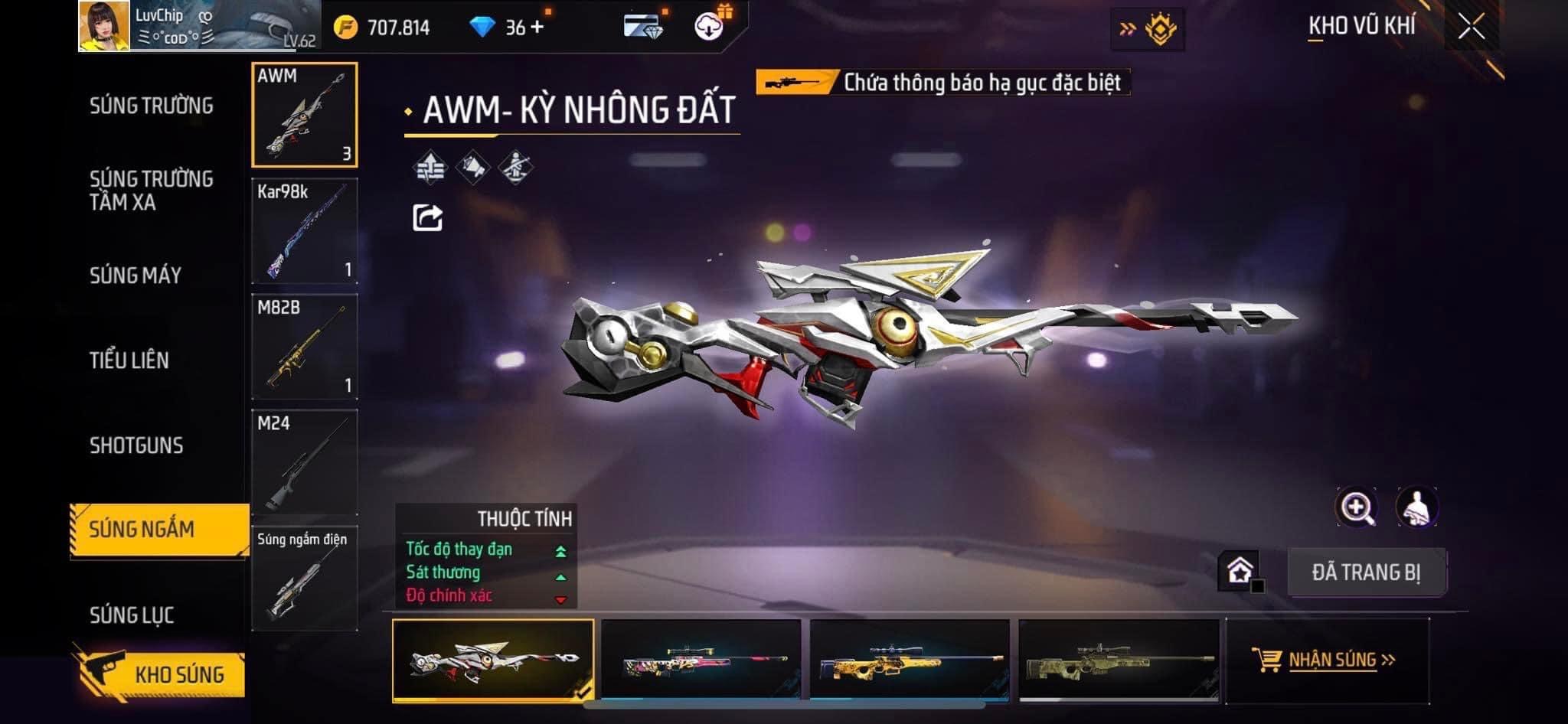
Task: Select the Súng Máy category
Action: 136,276
